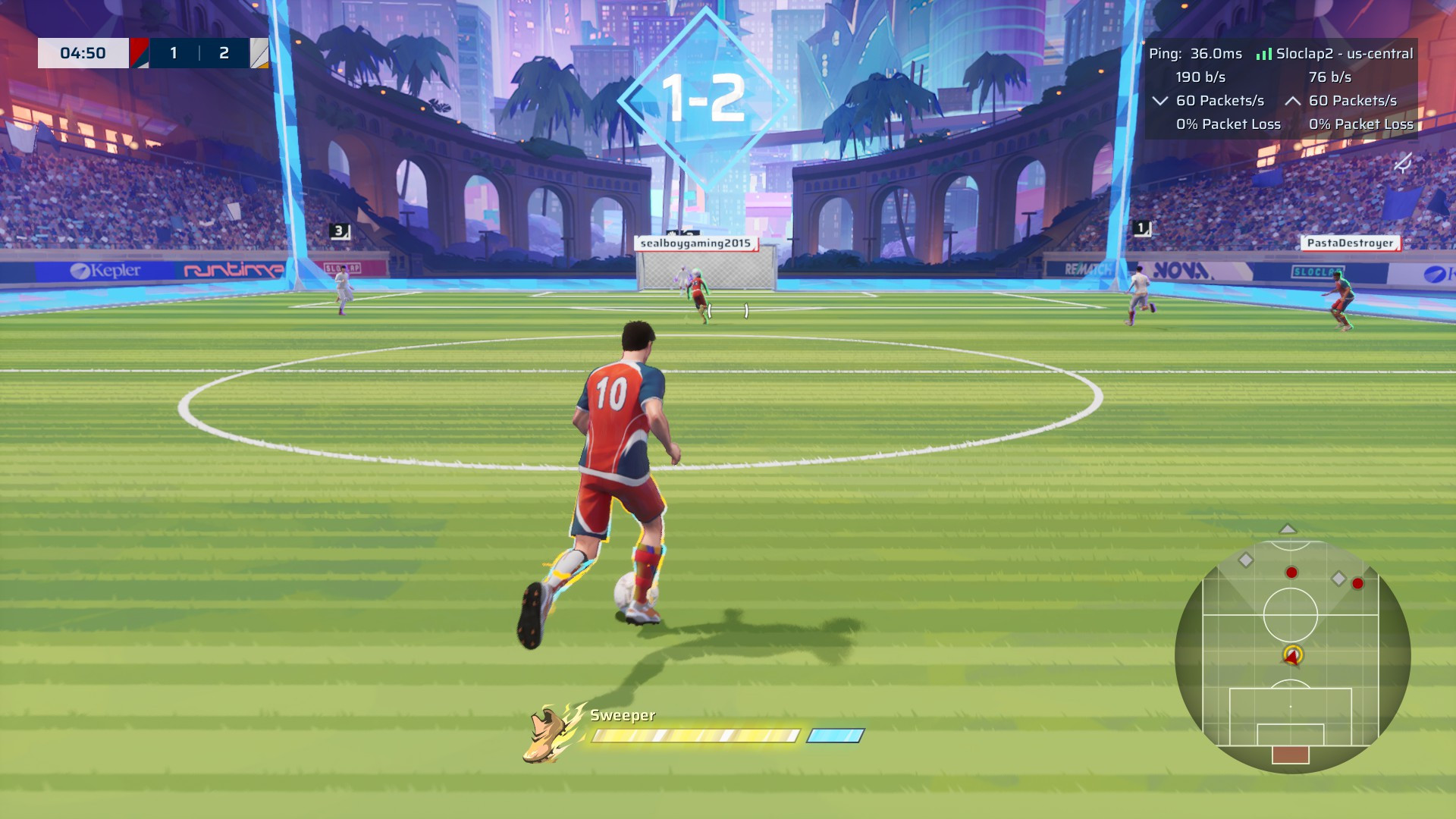Toggle the muted microphone icon
Screen dimensions: 1456x819
click(1403, 163)
